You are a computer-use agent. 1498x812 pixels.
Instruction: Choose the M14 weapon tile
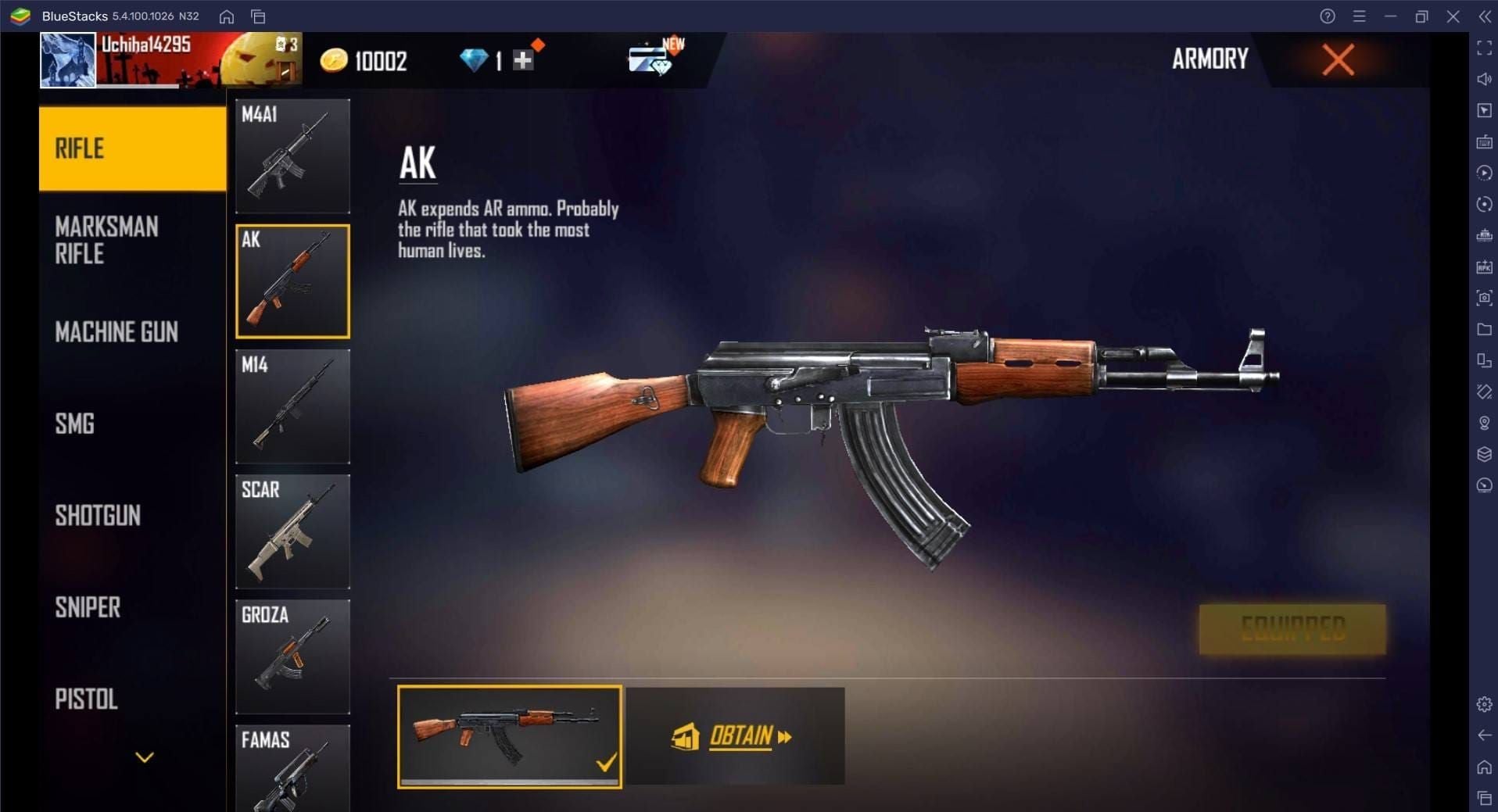pyautogui.click(x=292, y=406)
